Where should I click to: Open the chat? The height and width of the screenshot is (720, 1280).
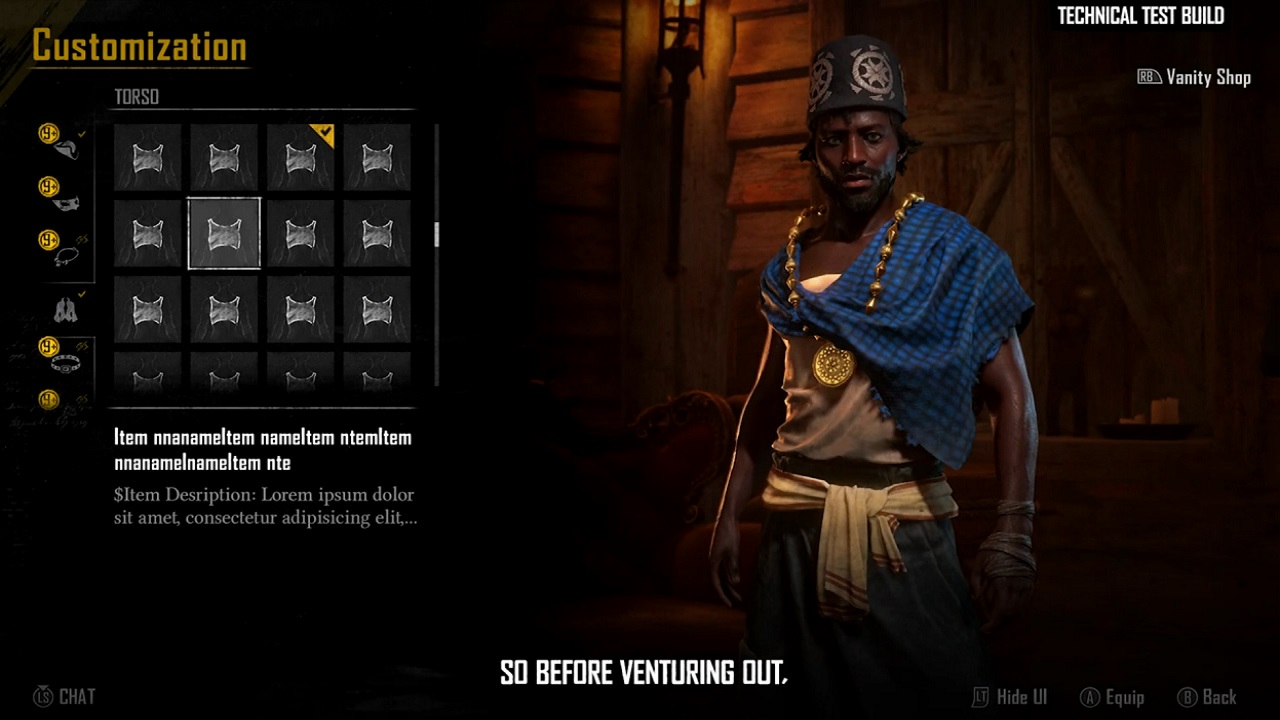pos(65,697)
